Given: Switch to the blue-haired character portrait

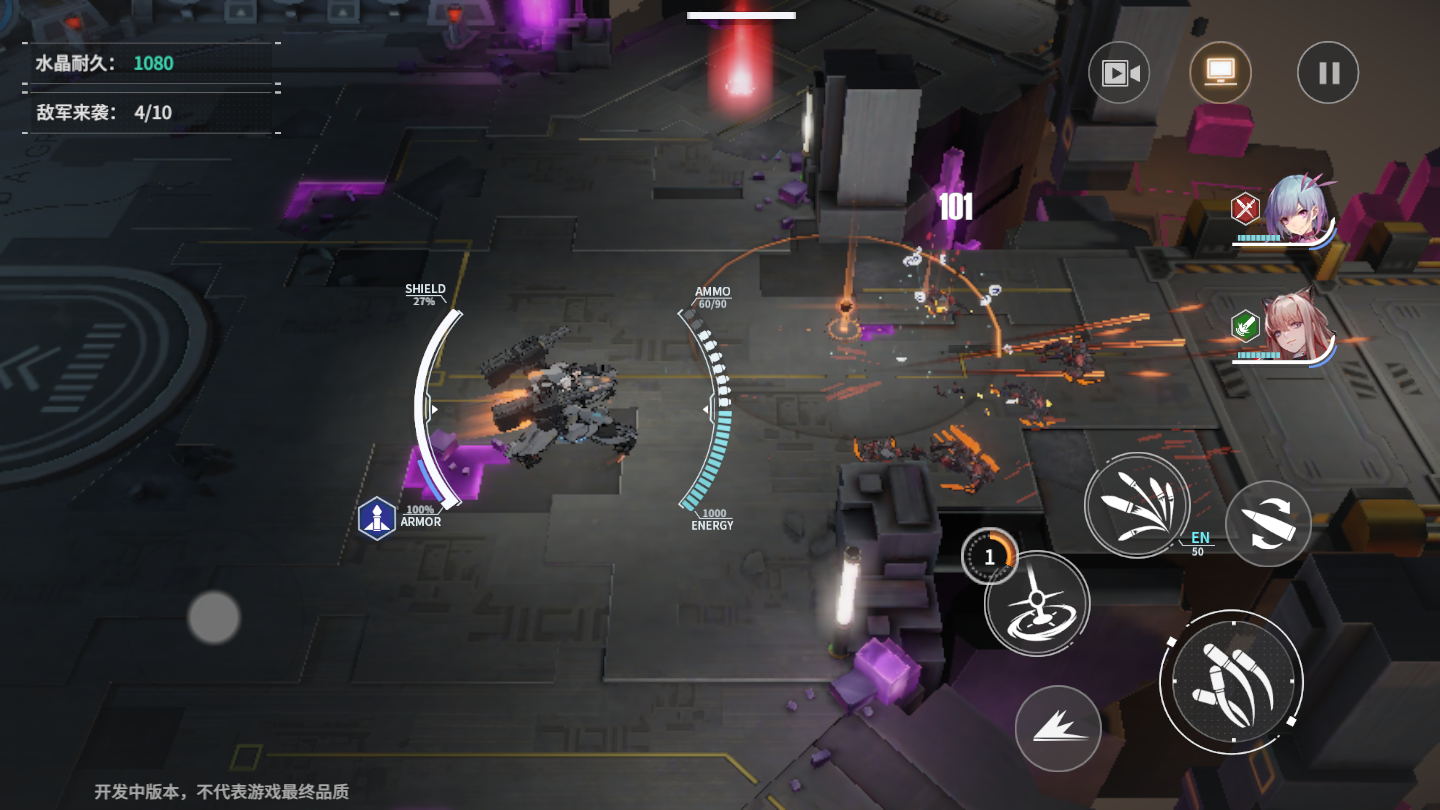Looking at the screenshot, I should (1298, 212).
